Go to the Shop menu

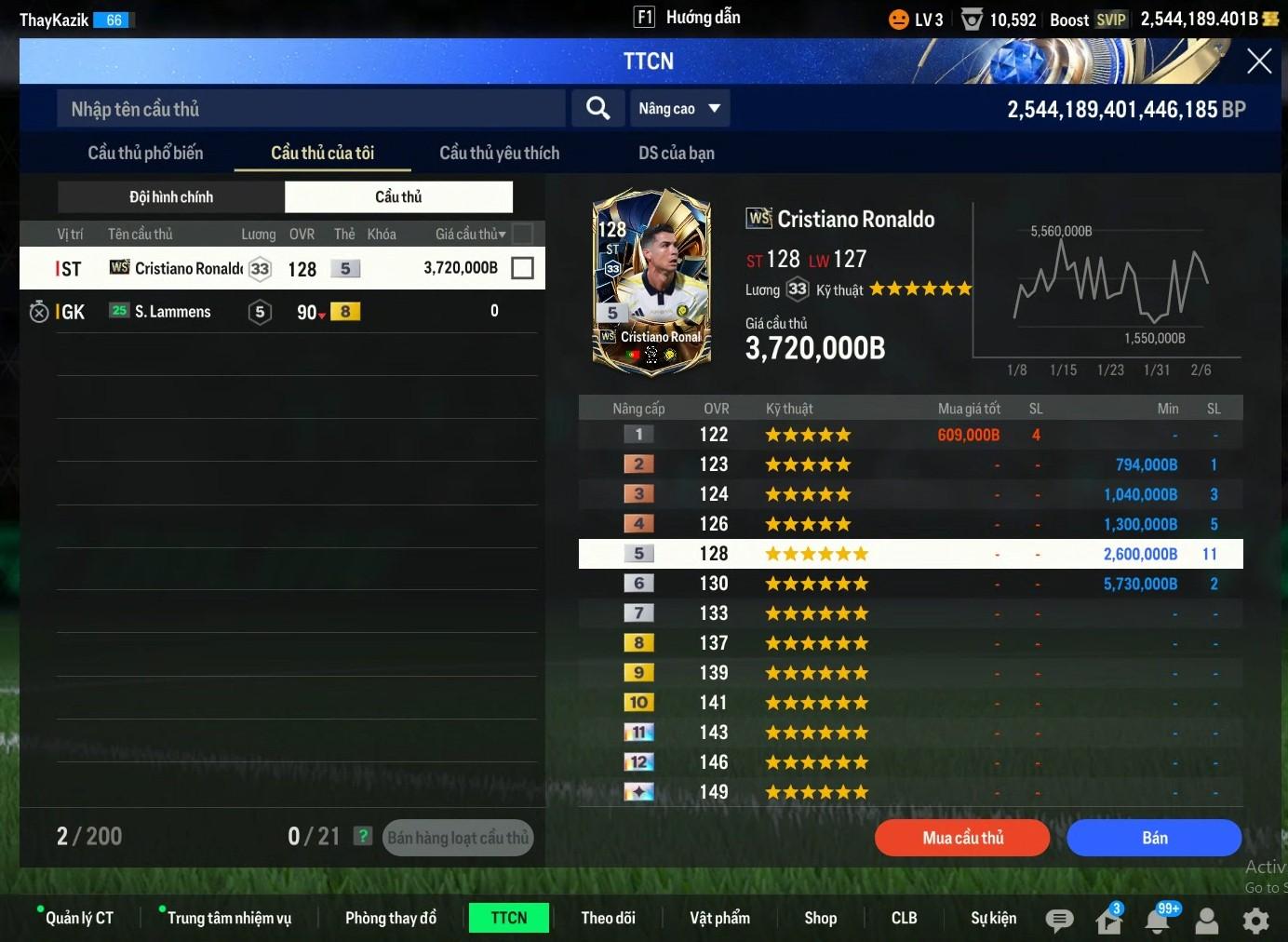coord(820,918)
